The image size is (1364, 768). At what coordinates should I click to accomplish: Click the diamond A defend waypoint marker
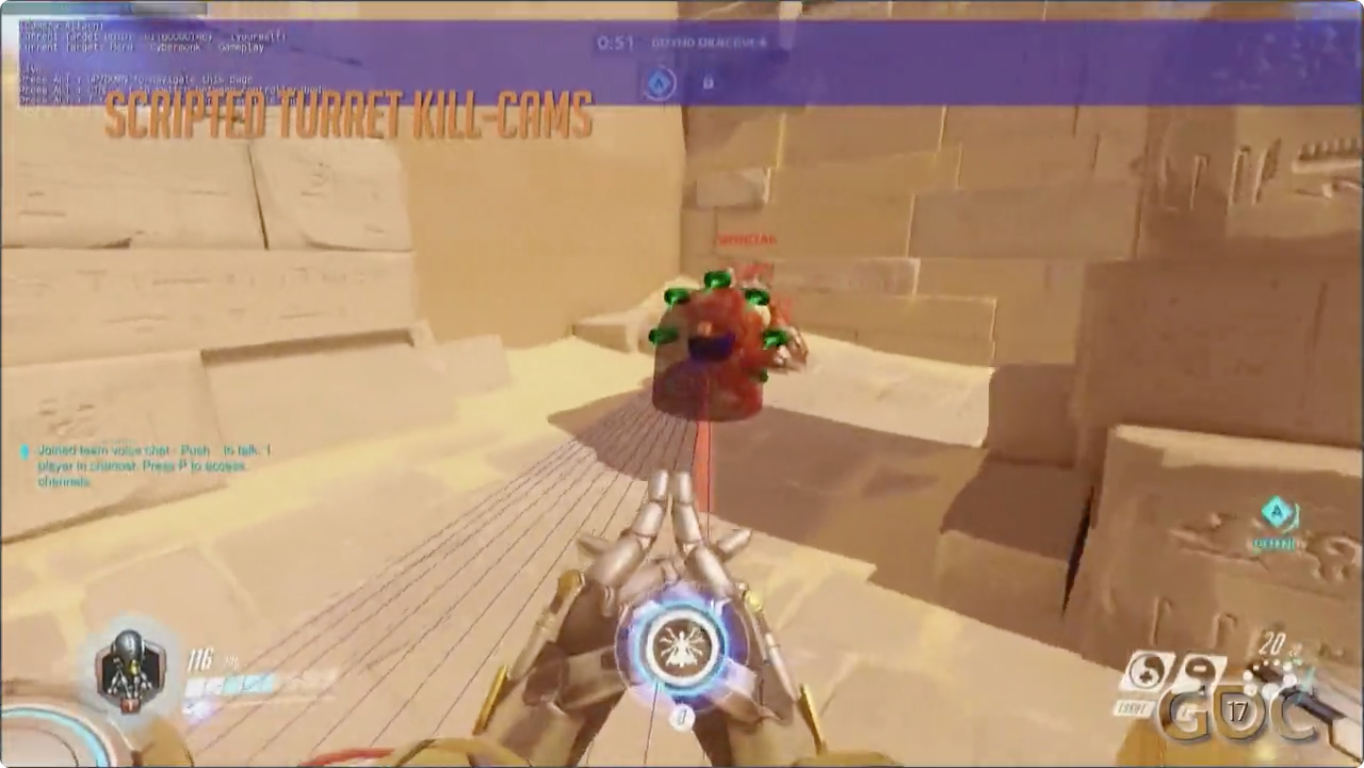(1274, 514)
